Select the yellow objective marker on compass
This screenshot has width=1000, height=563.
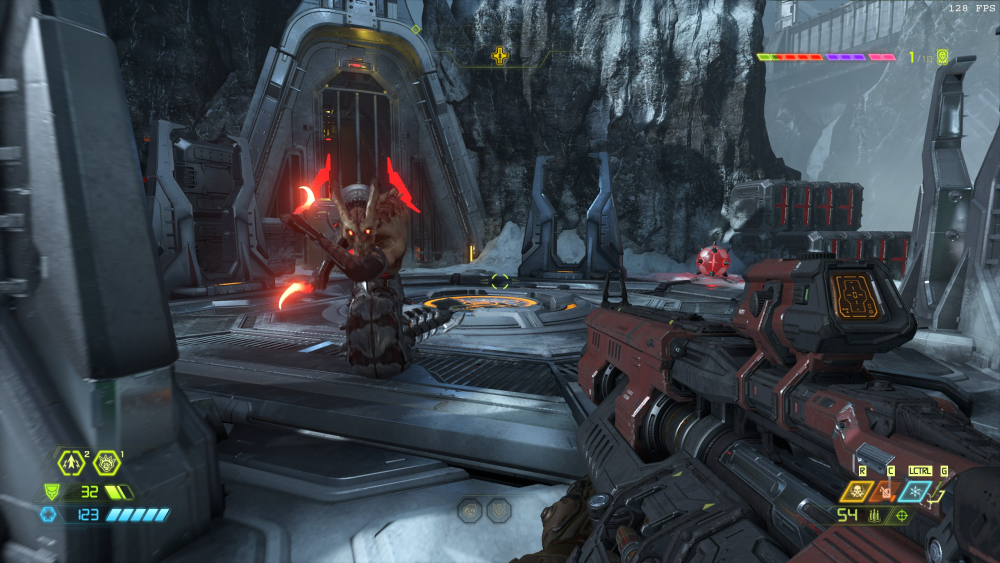coord(499,56)
